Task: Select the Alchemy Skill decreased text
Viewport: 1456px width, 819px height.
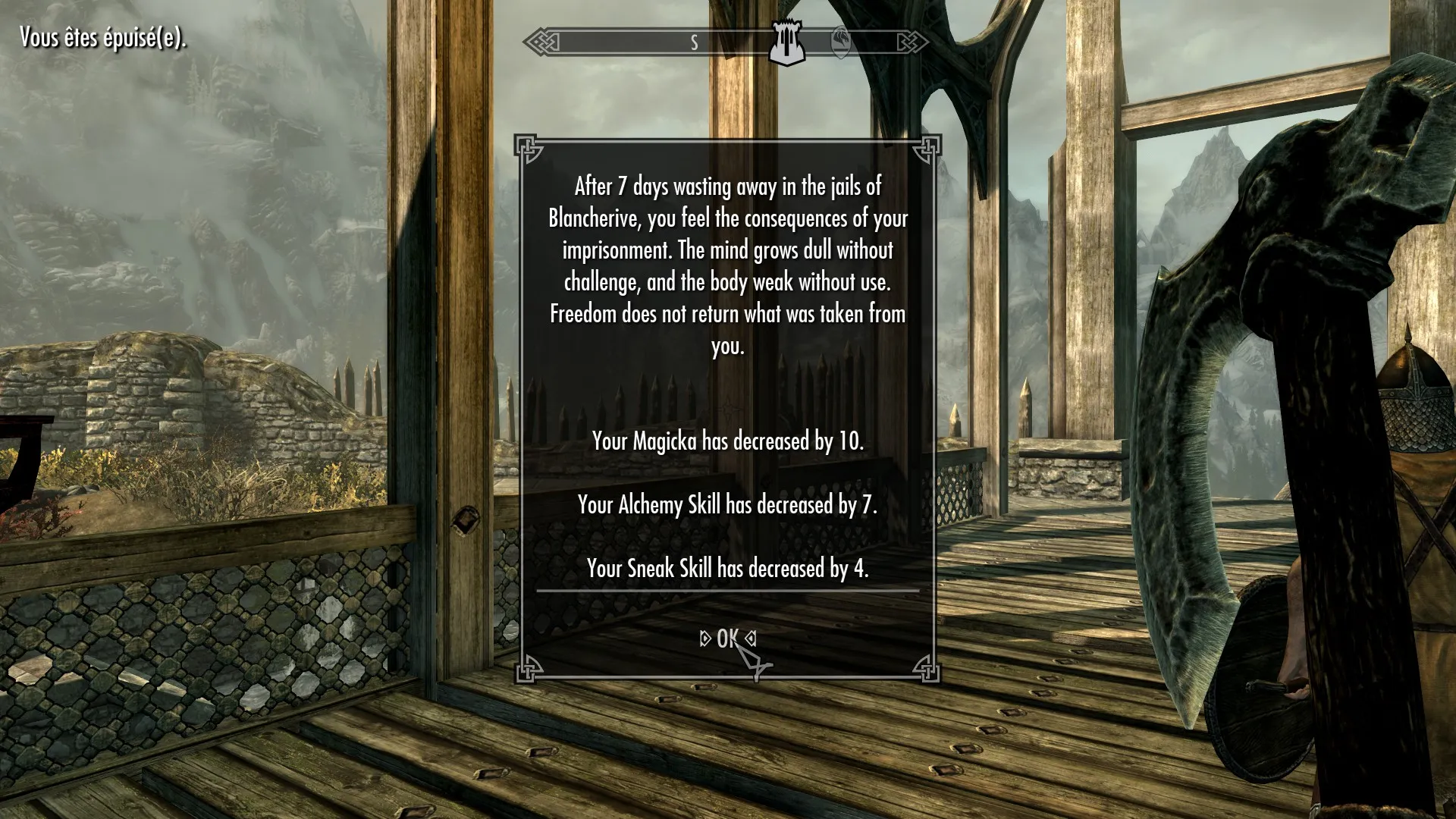Action: click(727, 504)
